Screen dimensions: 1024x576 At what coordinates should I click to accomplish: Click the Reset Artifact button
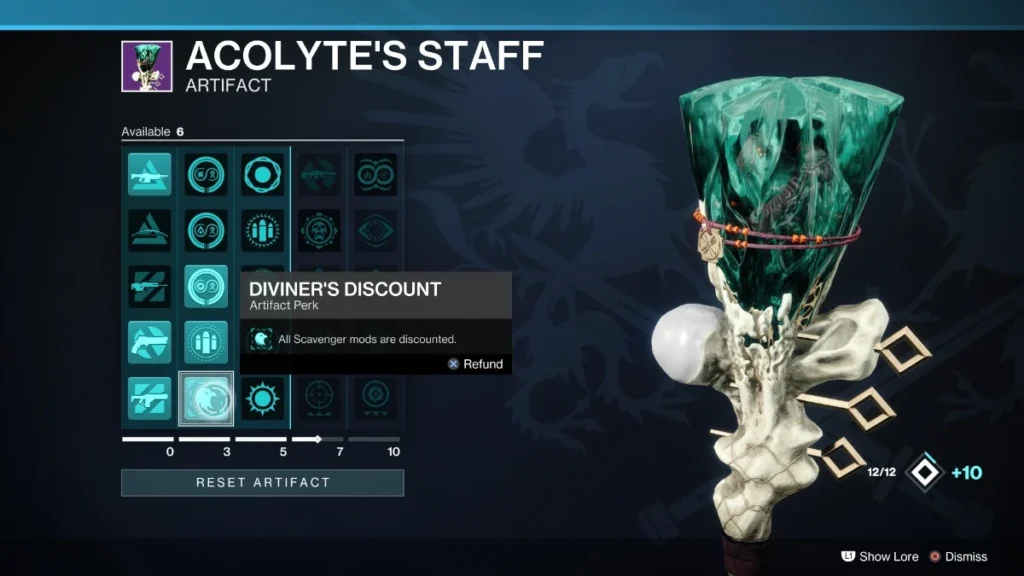click(262, 483)
